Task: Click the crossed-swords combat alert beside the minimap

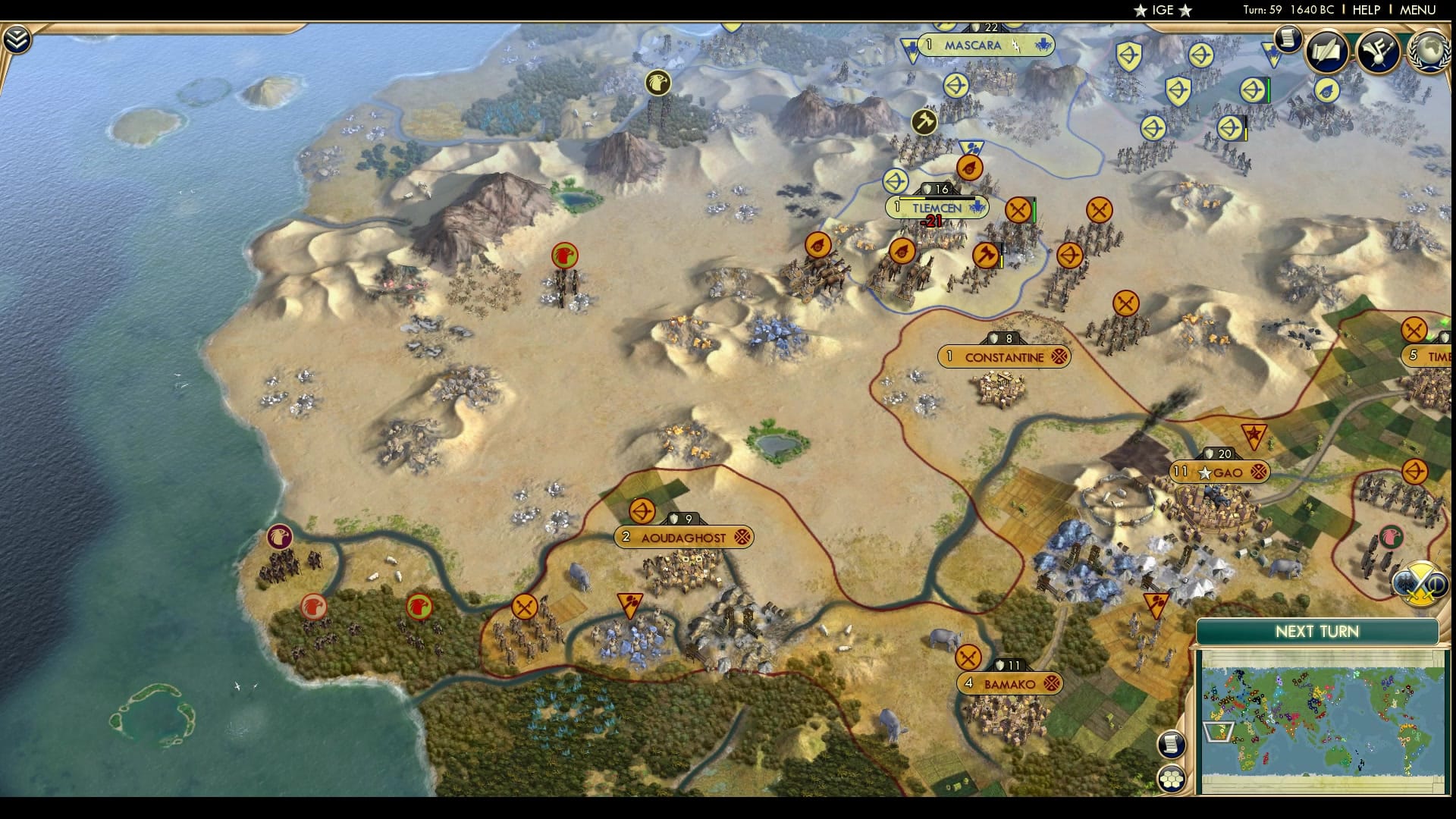Action: click(1420, 582)
